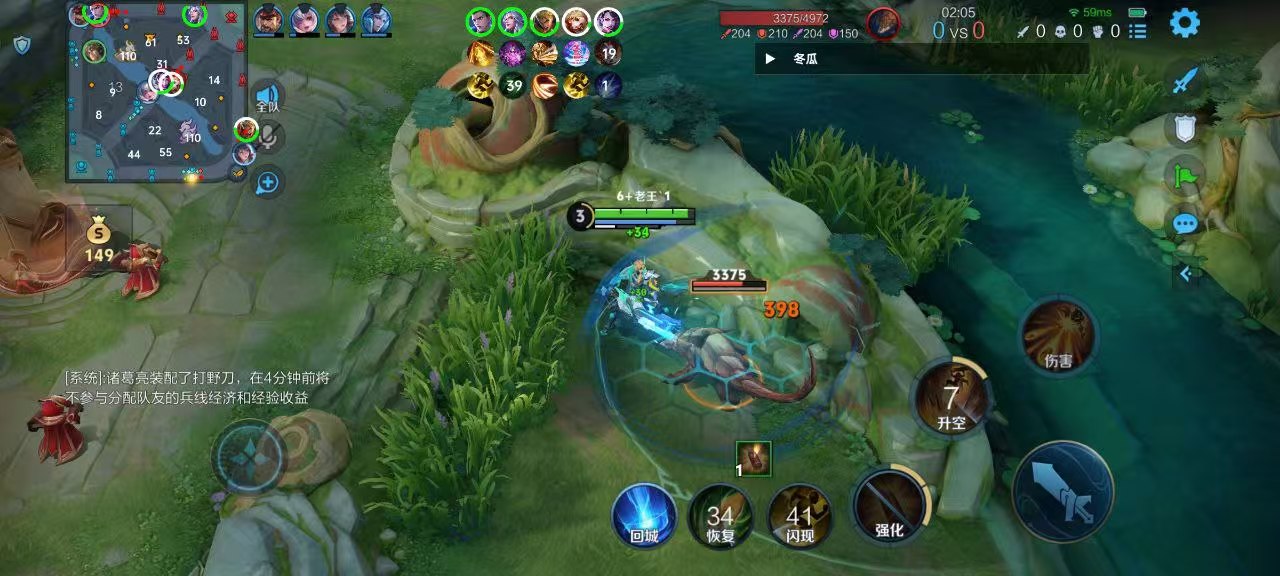Open the blue chat message bubble

tap(1185, 224)
